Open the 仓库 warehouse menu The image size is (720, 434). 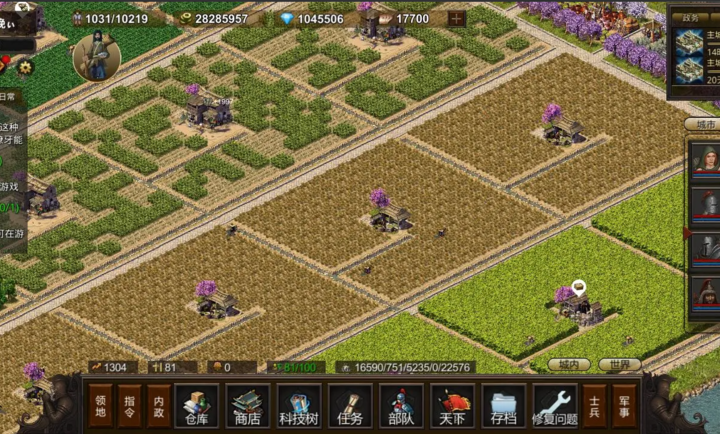point(196,405)
